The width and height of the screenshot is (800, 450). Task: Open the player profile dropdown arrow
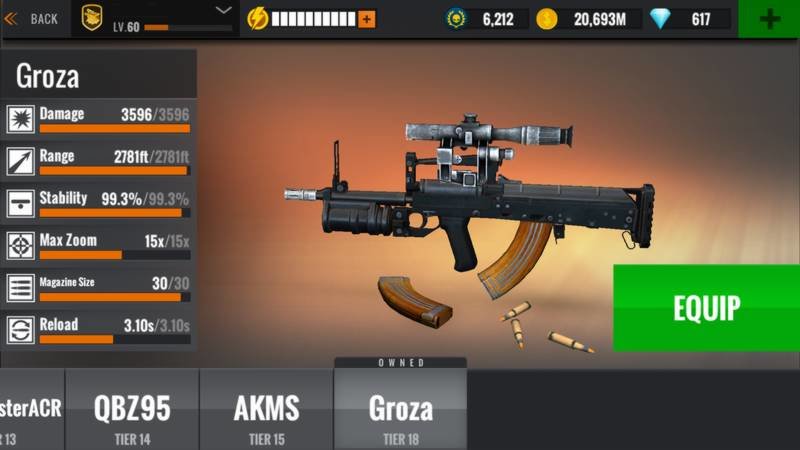pos(224,11)
